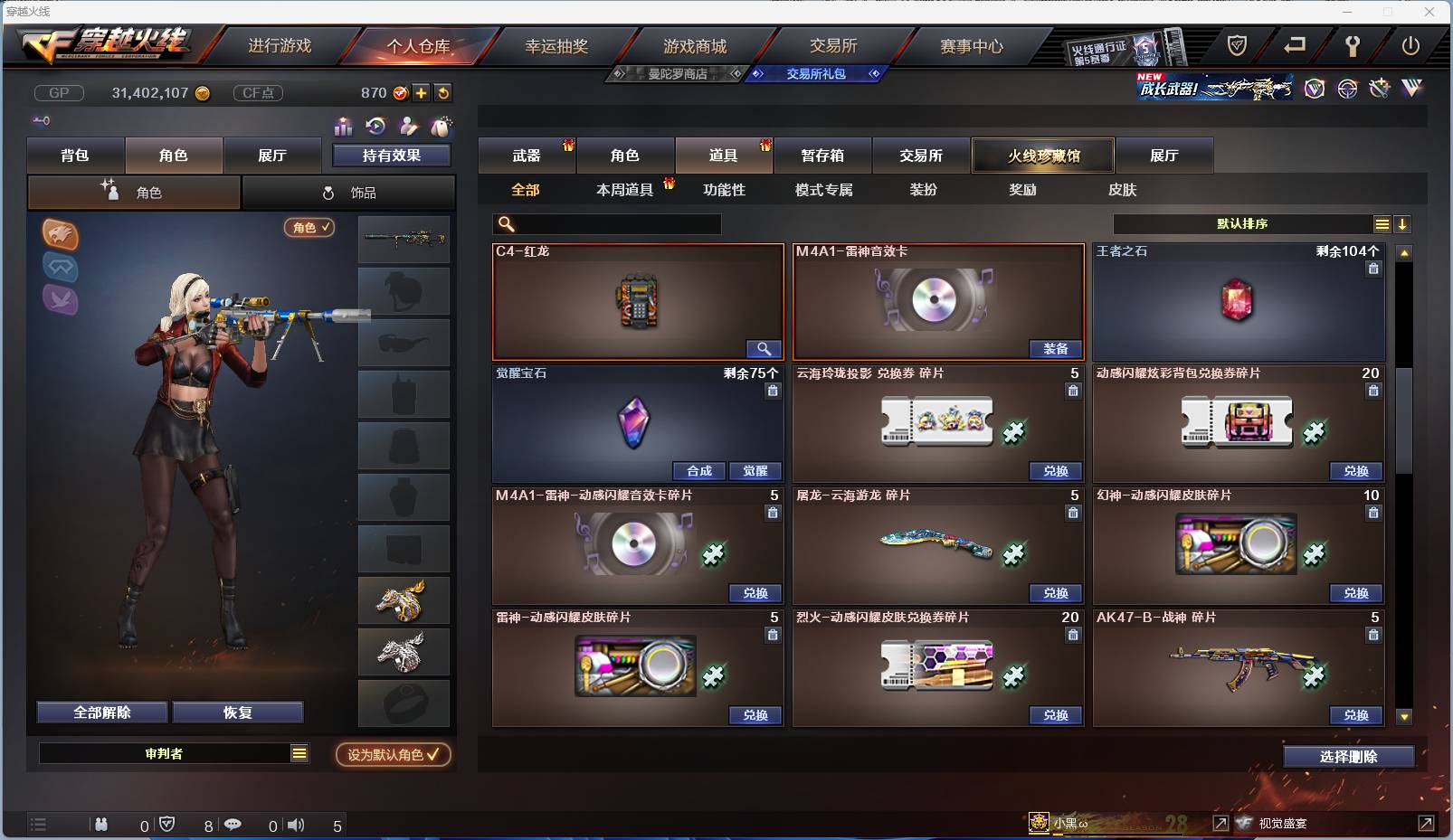Screen dimensions: 1453x840
Task: Switch to the 火线珍藏馆 tab
Action: (1042, 155)
